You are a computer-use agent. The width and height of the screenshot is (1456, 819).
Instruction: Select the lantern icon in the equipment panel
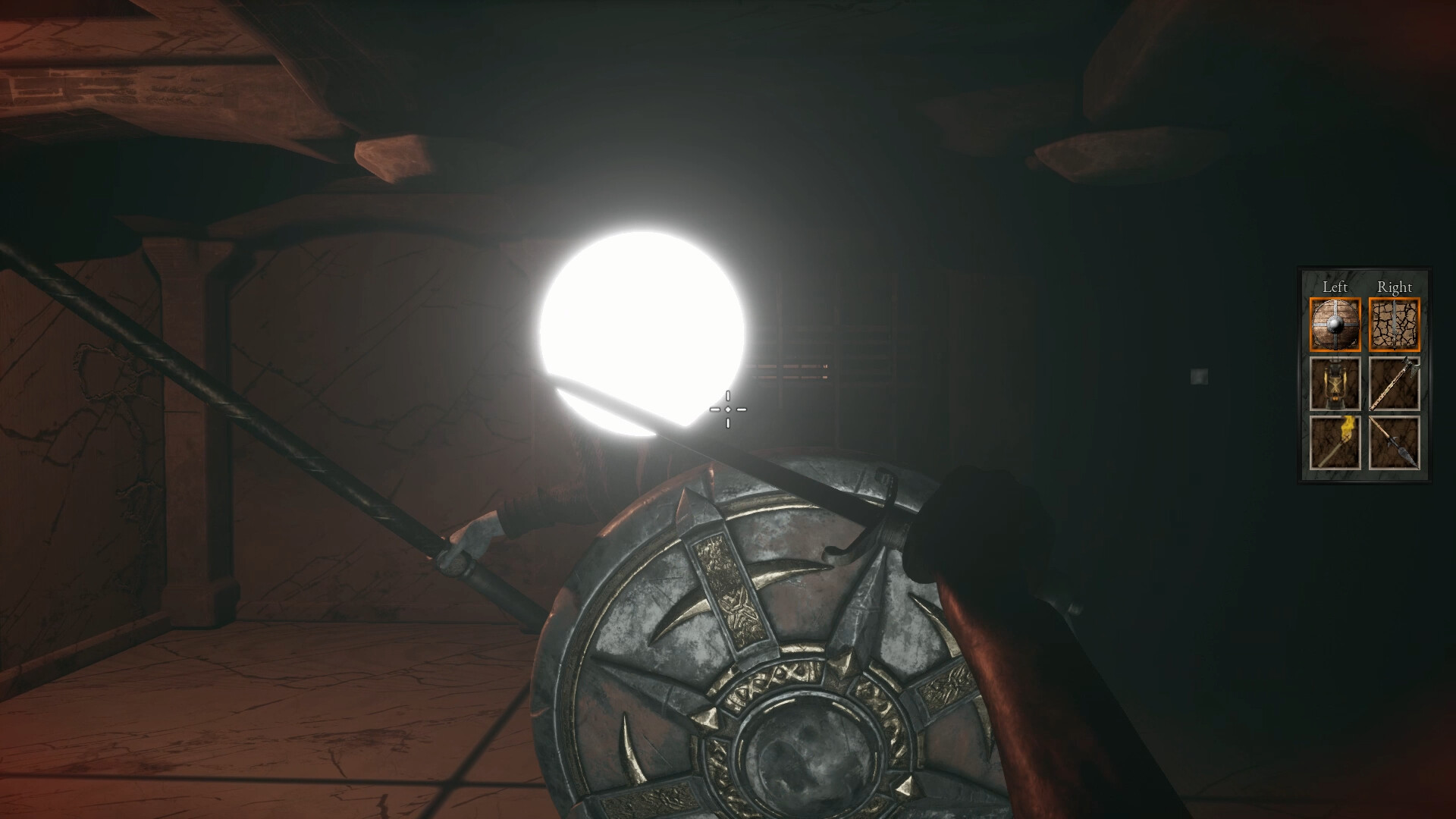pos(1336,384)
